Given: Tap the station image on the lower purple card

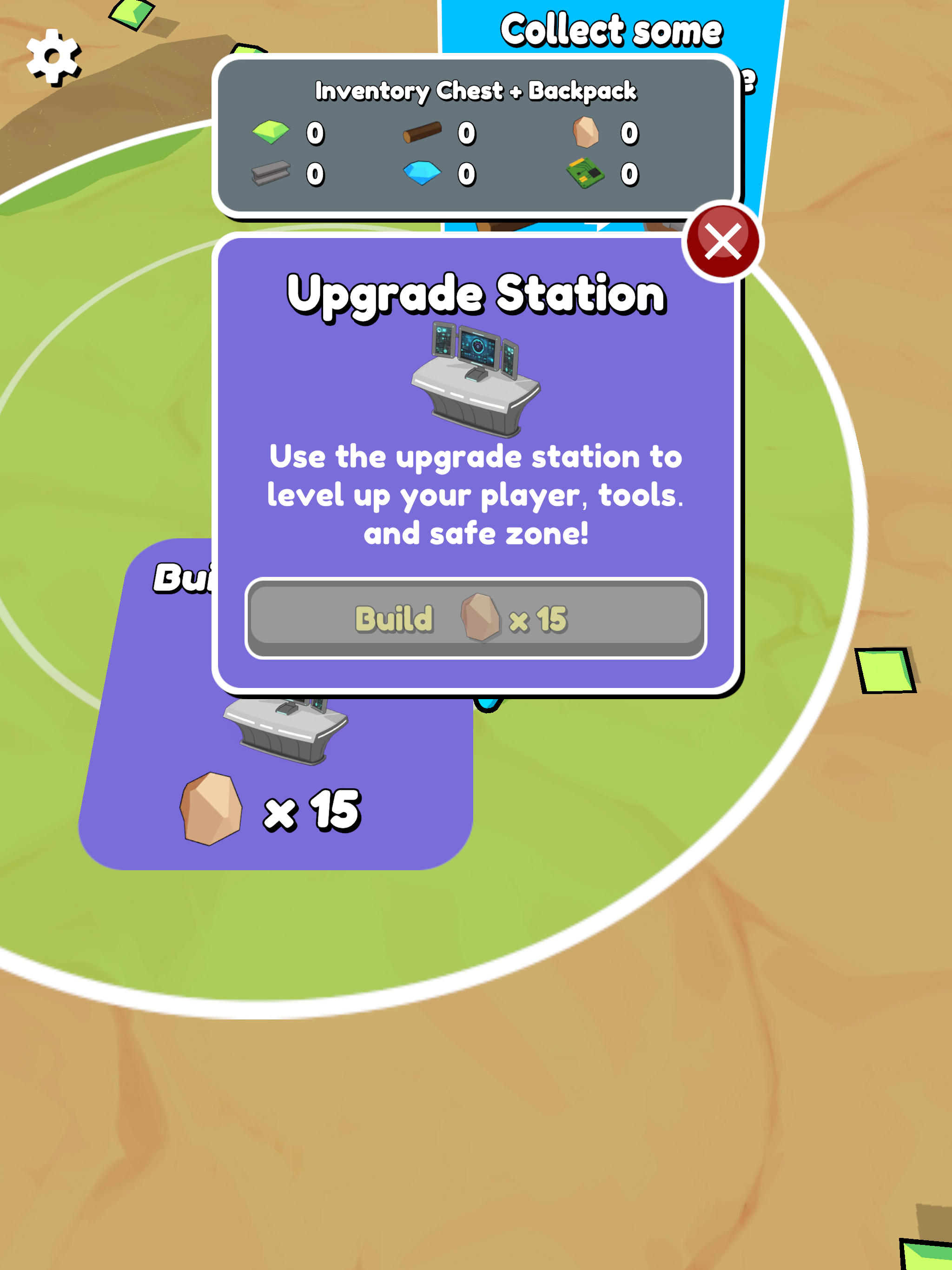Looking at the screenshot, I should pos(281,729).
